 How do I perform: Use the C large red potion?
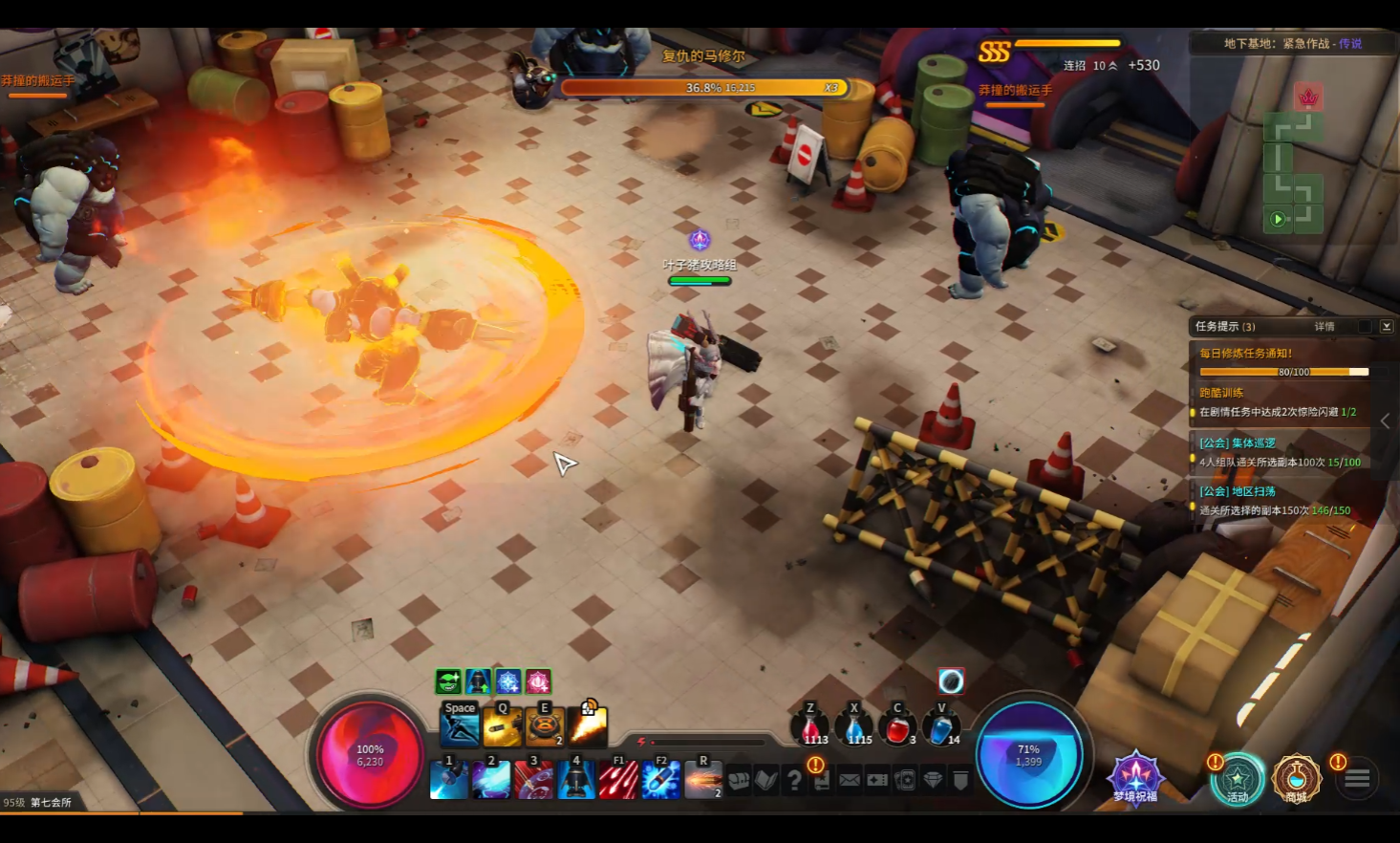coord(897,728)
